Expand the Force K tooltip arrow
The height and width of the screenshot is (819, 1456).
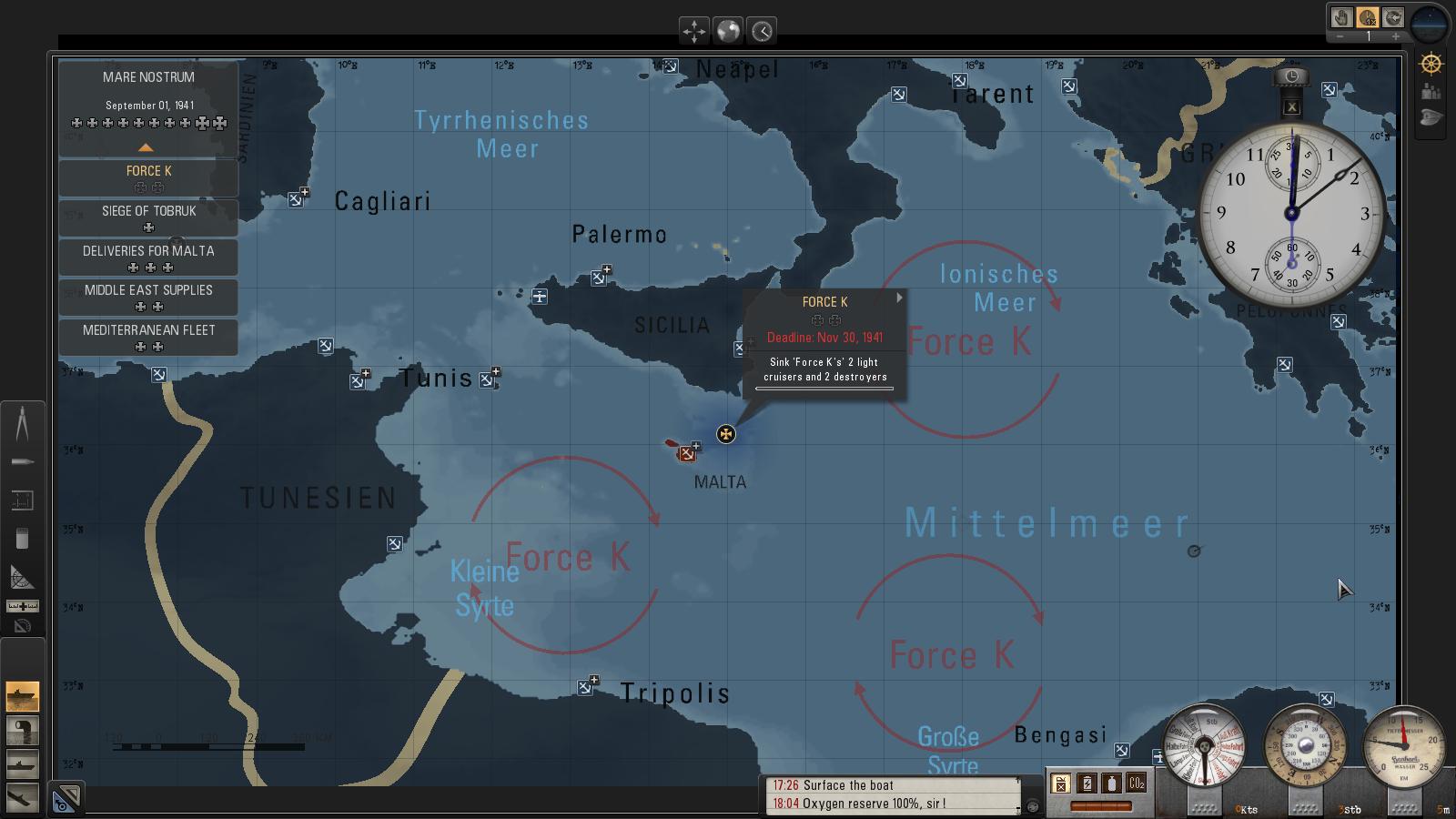(x=899, y=298)
